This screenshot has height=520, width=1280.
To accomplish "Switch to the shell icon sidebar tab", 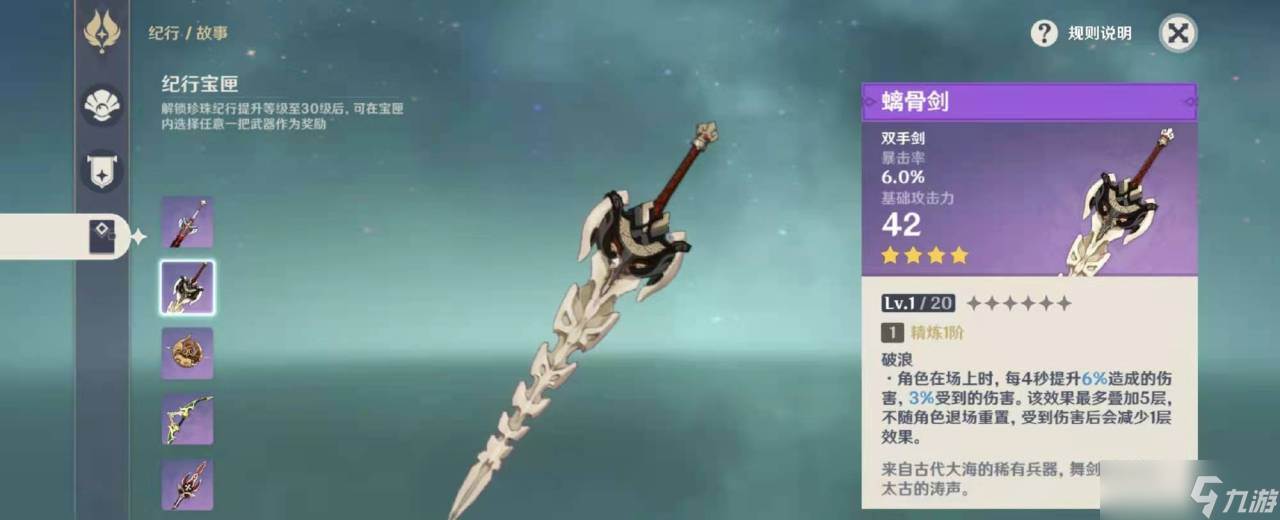I will 102,105.
